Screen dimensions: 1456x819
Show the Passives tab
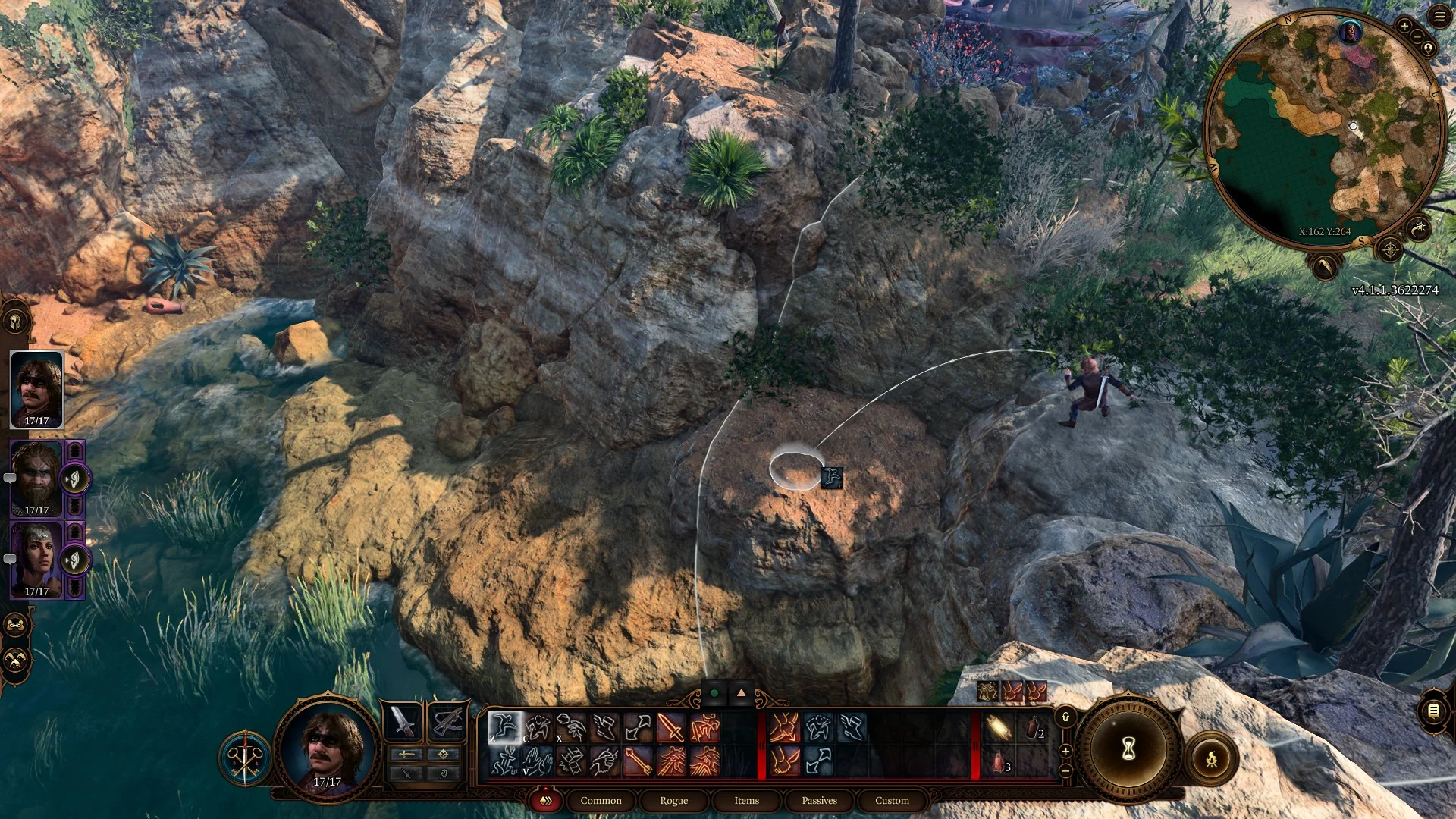click(x=819, y=801)
